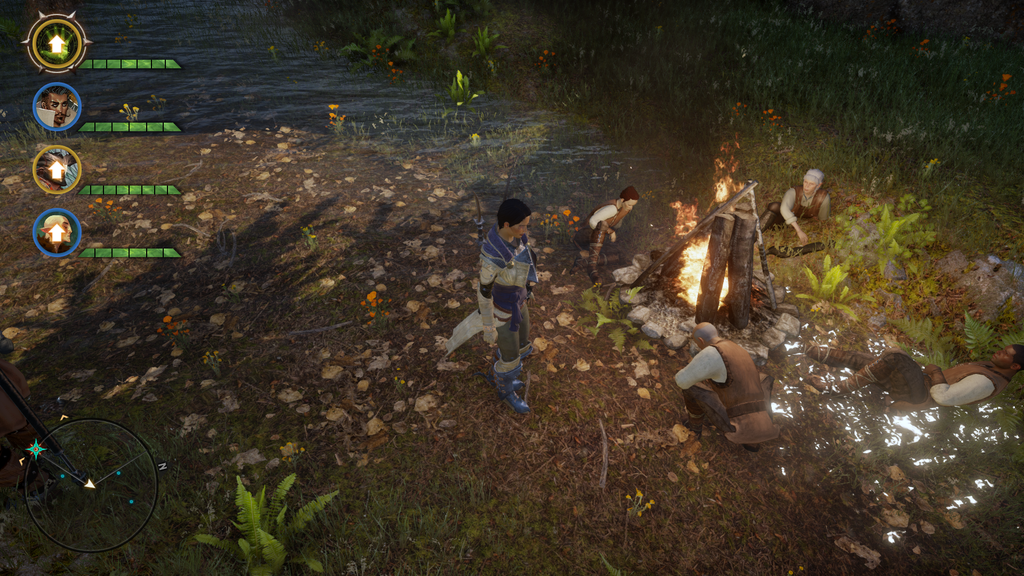
Task: Choose the mustached mage party portrait
Action: [56, 107]
